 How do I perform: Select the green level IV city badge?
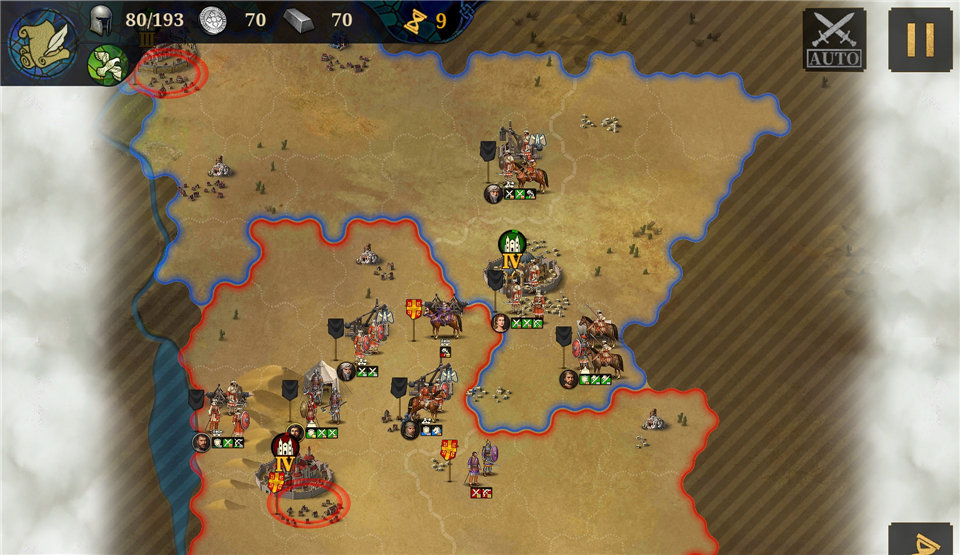pyautogui.click(x=512, y=249)
